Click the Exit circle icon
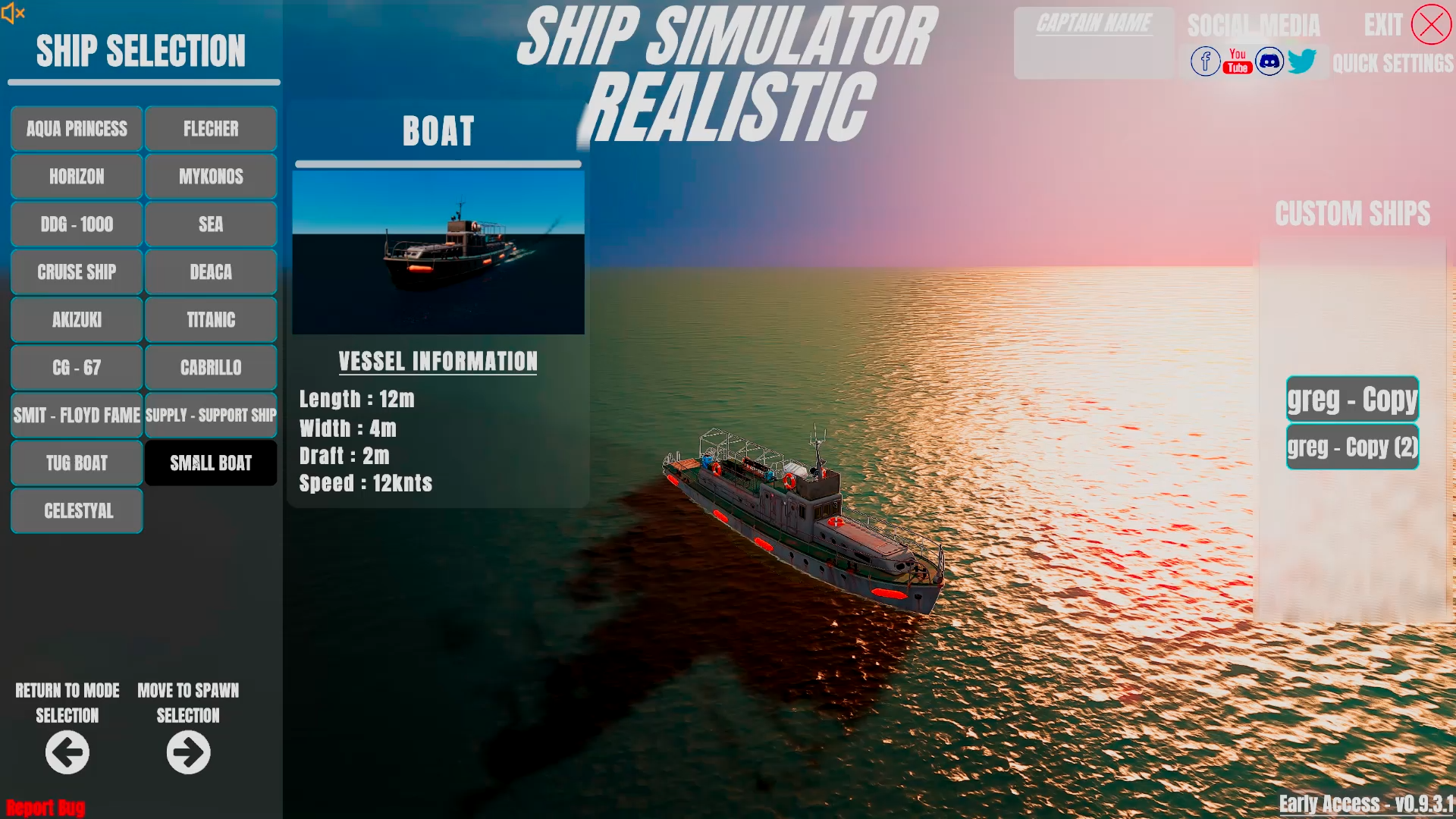 tap(1432, 24)
